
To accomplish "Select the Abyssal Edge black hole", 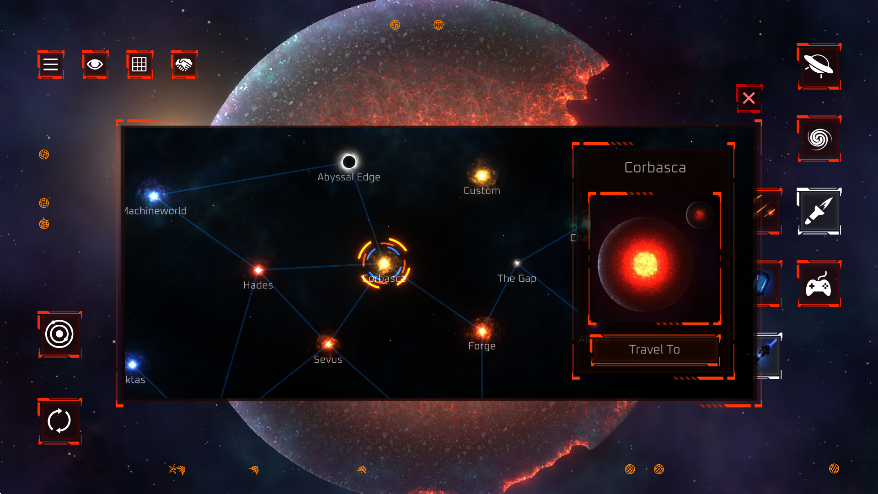I will coord(349,162).
